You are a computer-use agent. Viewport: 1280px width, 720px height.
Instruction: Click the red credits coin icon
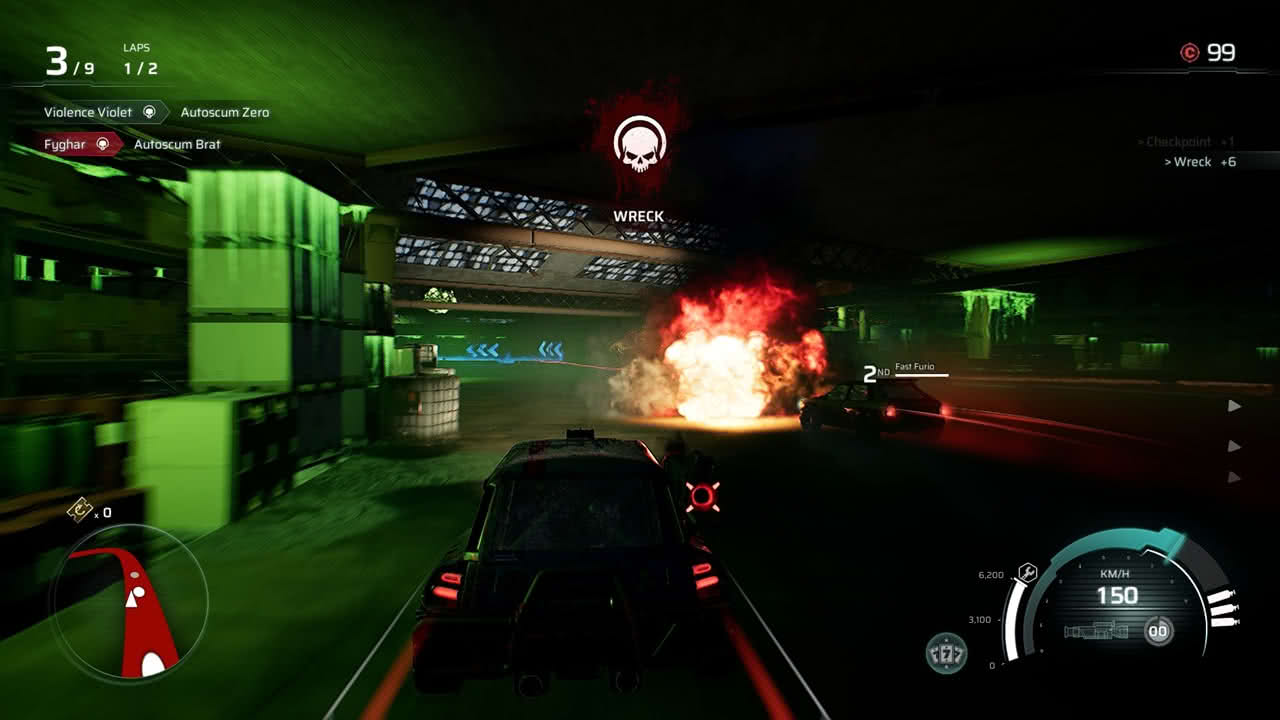[1189, 53]
